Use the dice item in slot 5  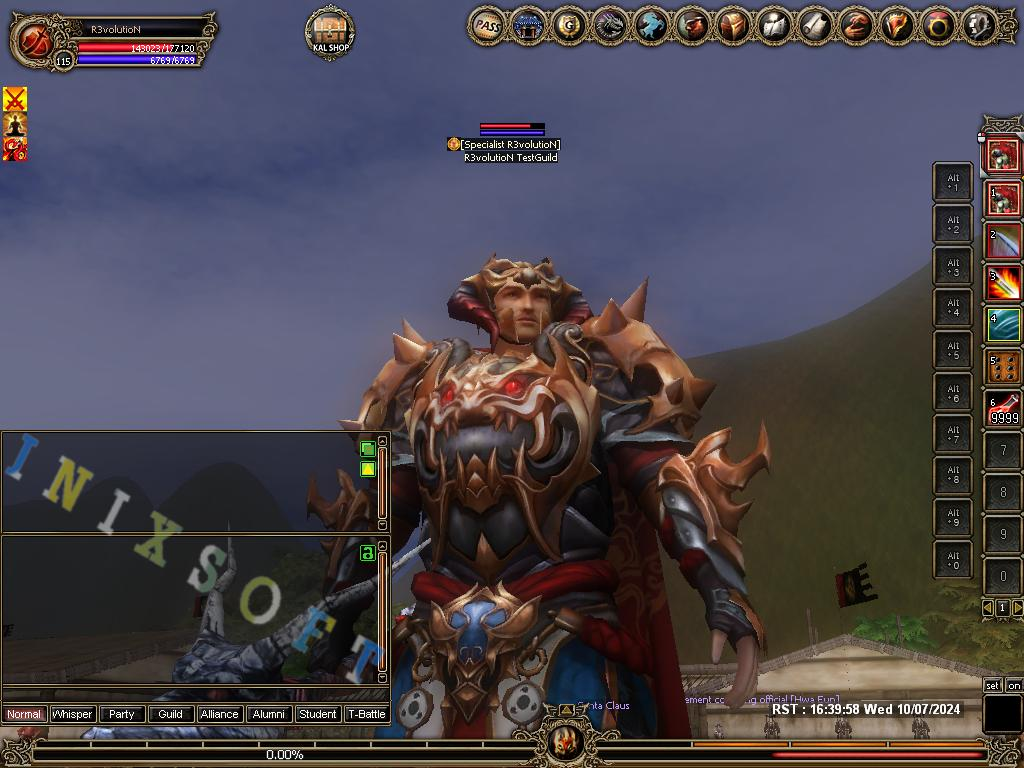pyautogui.click(x=1004, y=367)
